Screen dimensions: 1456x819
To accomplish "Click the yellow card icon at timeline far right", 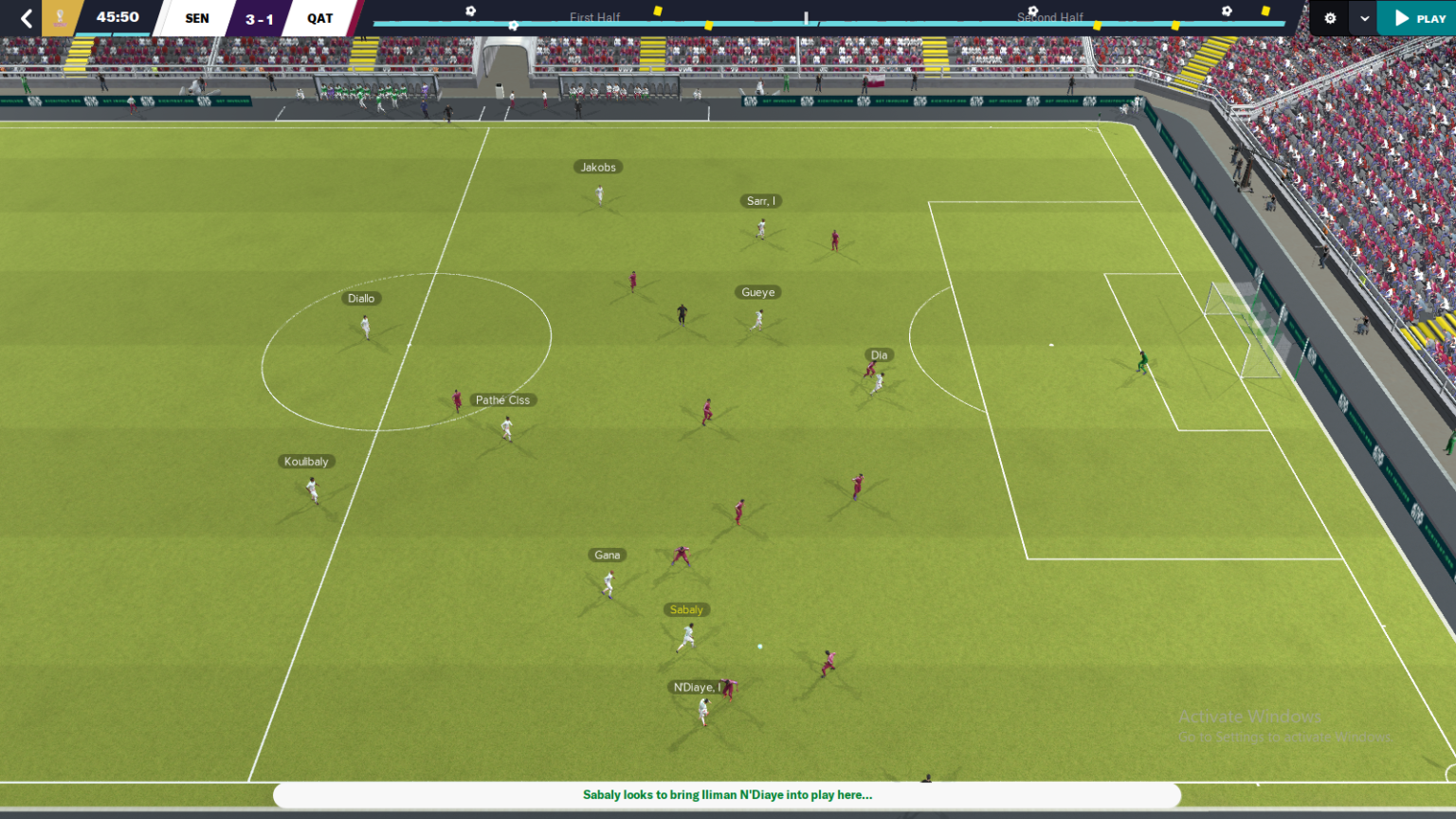I will point(1265,11).
